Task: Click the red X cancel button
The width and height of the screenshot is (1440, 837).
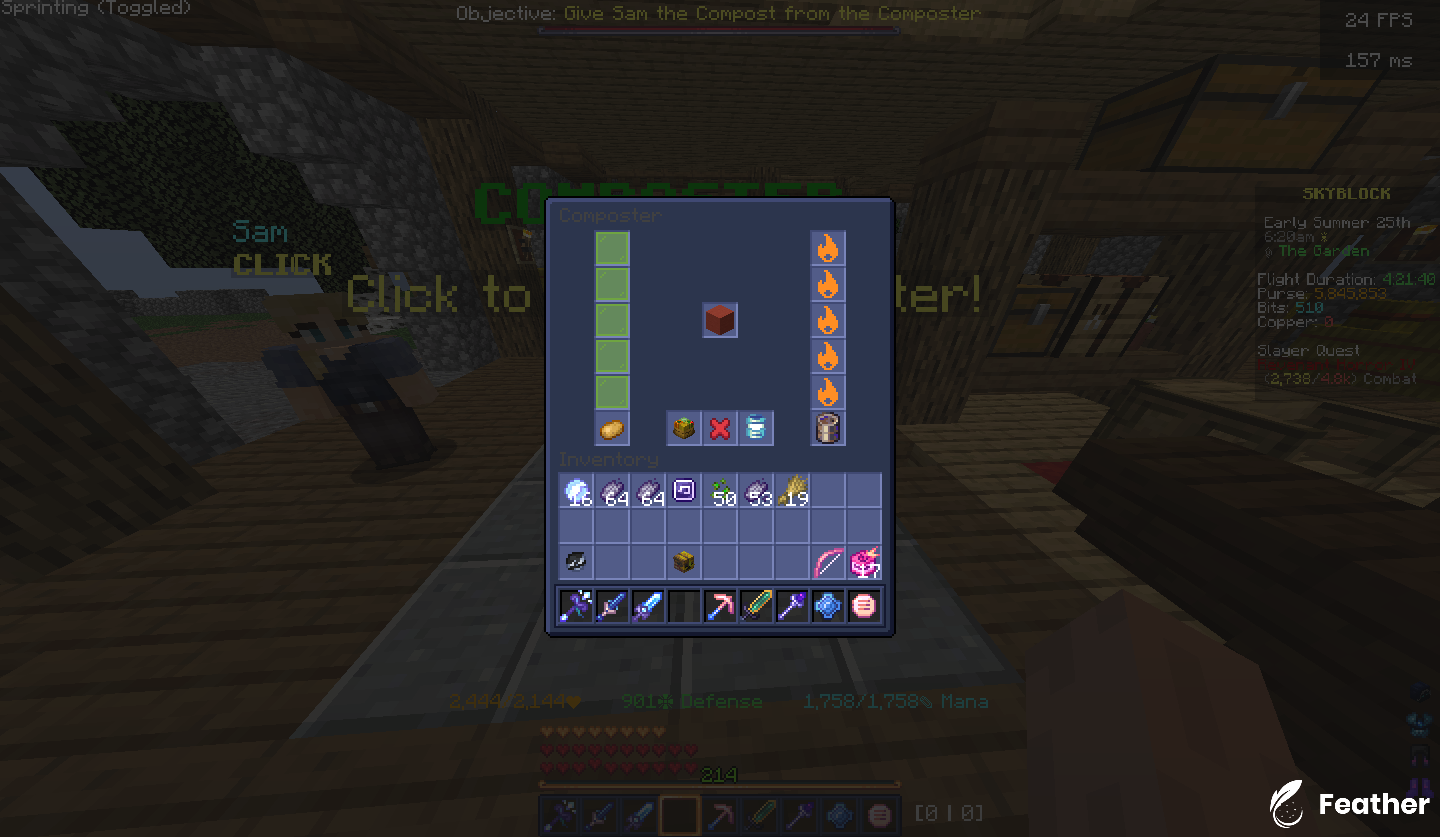Action: coord(719,428)
